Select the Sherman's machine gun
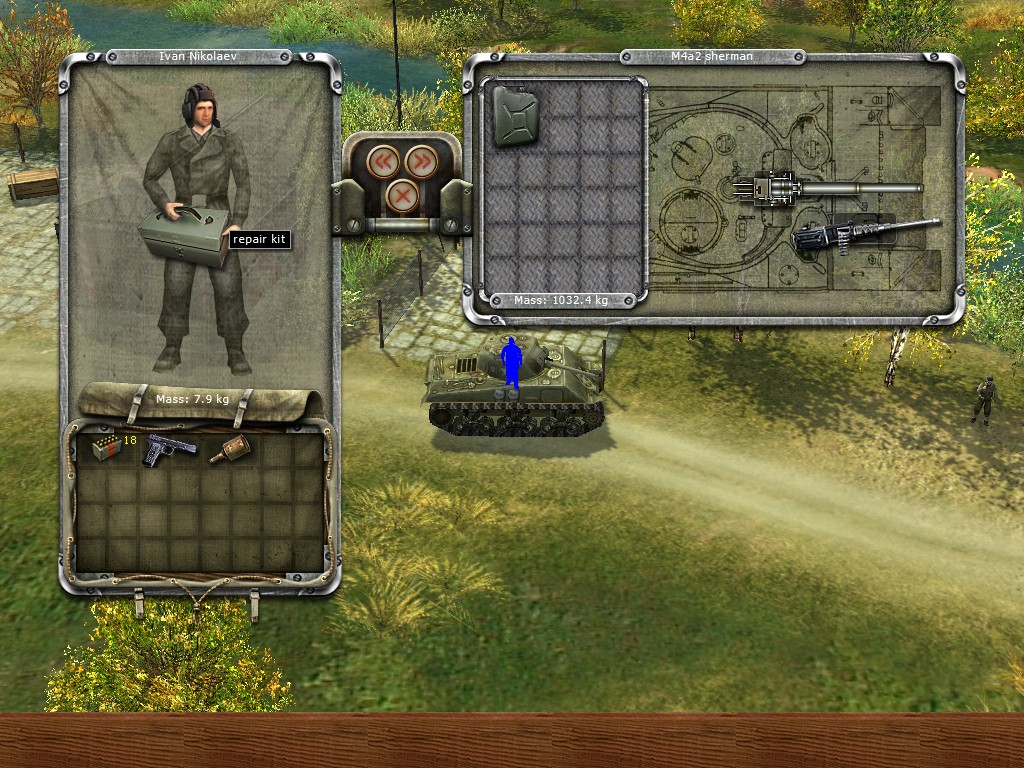 [860, 236]
